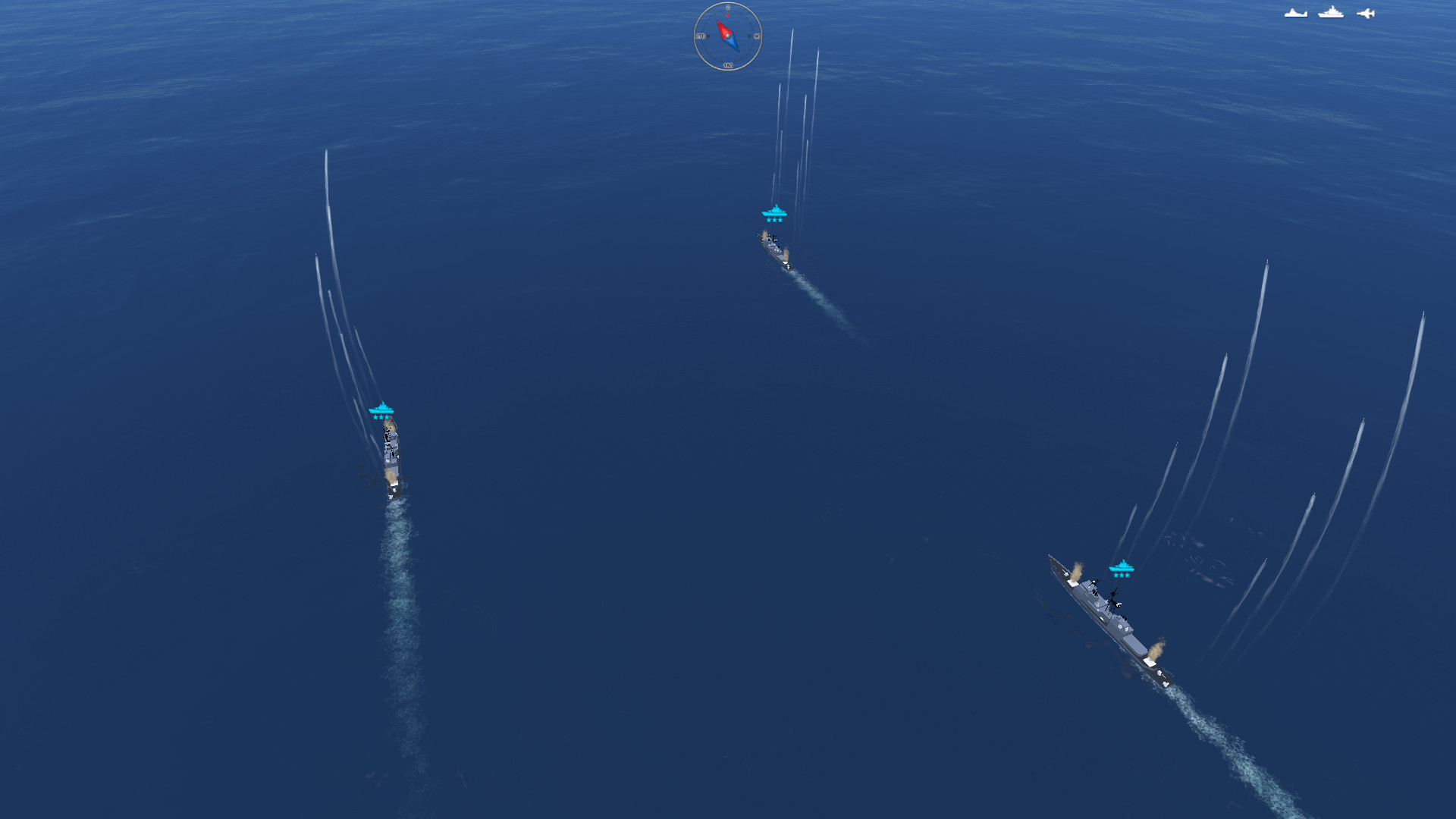The image size is (1456, 819).
Task: Click the 270 W heading label on the compass
Action: coord(702,36)
